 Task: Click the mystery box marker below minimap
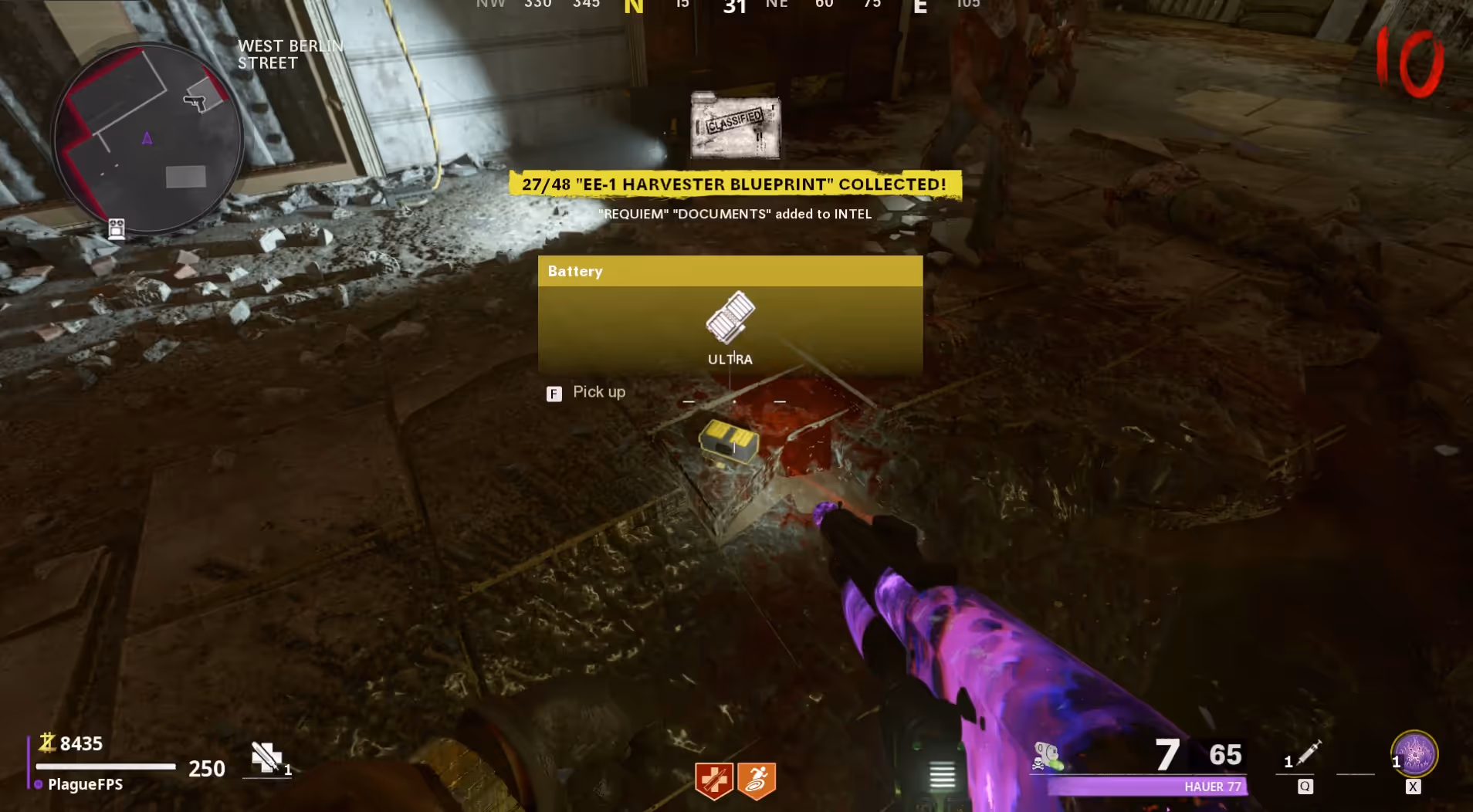[x=117, y=228]
